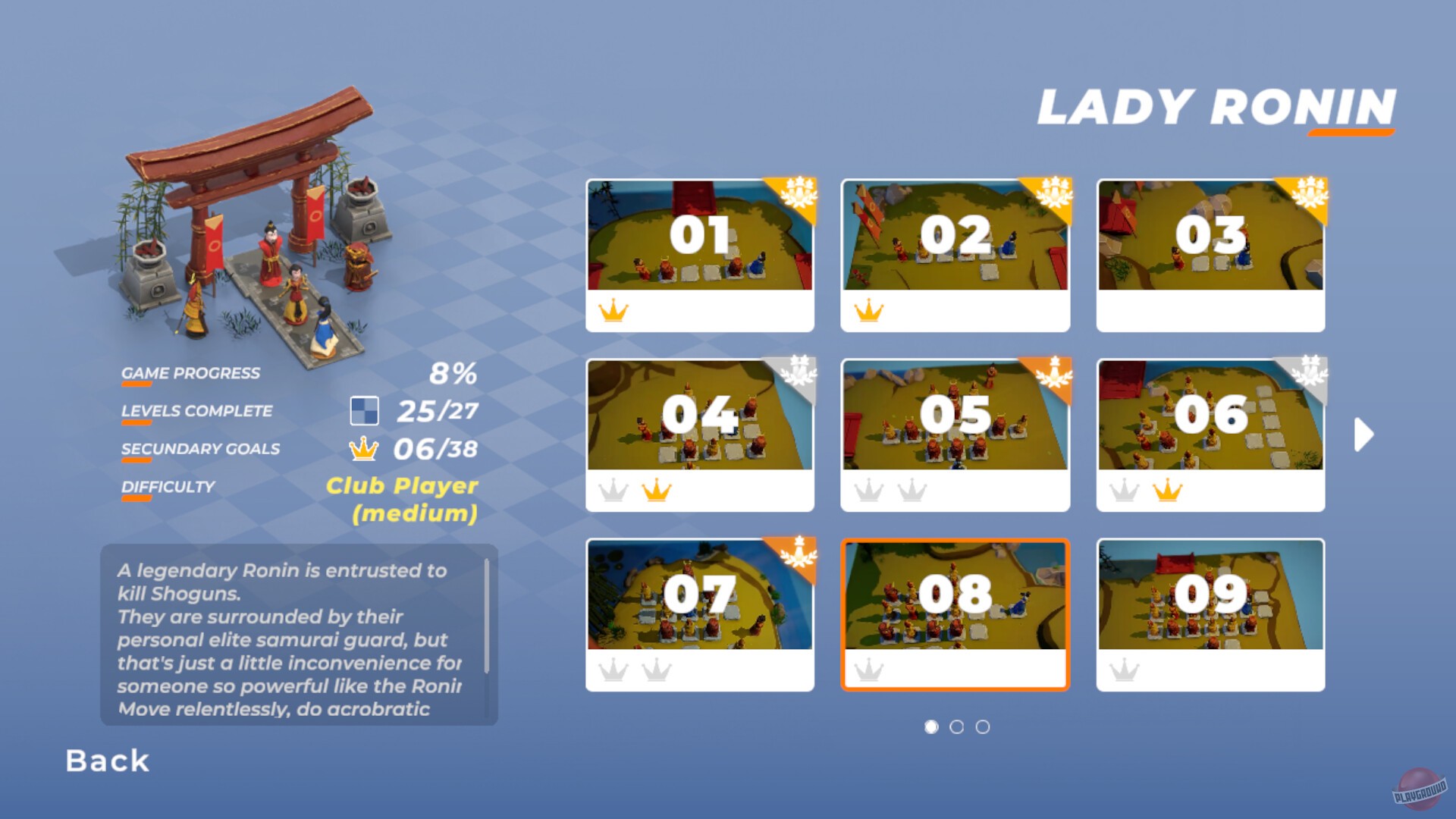Select the second pagination dot
The image size is (1456, 819).
pyautogui.click(x=956, y=726)
